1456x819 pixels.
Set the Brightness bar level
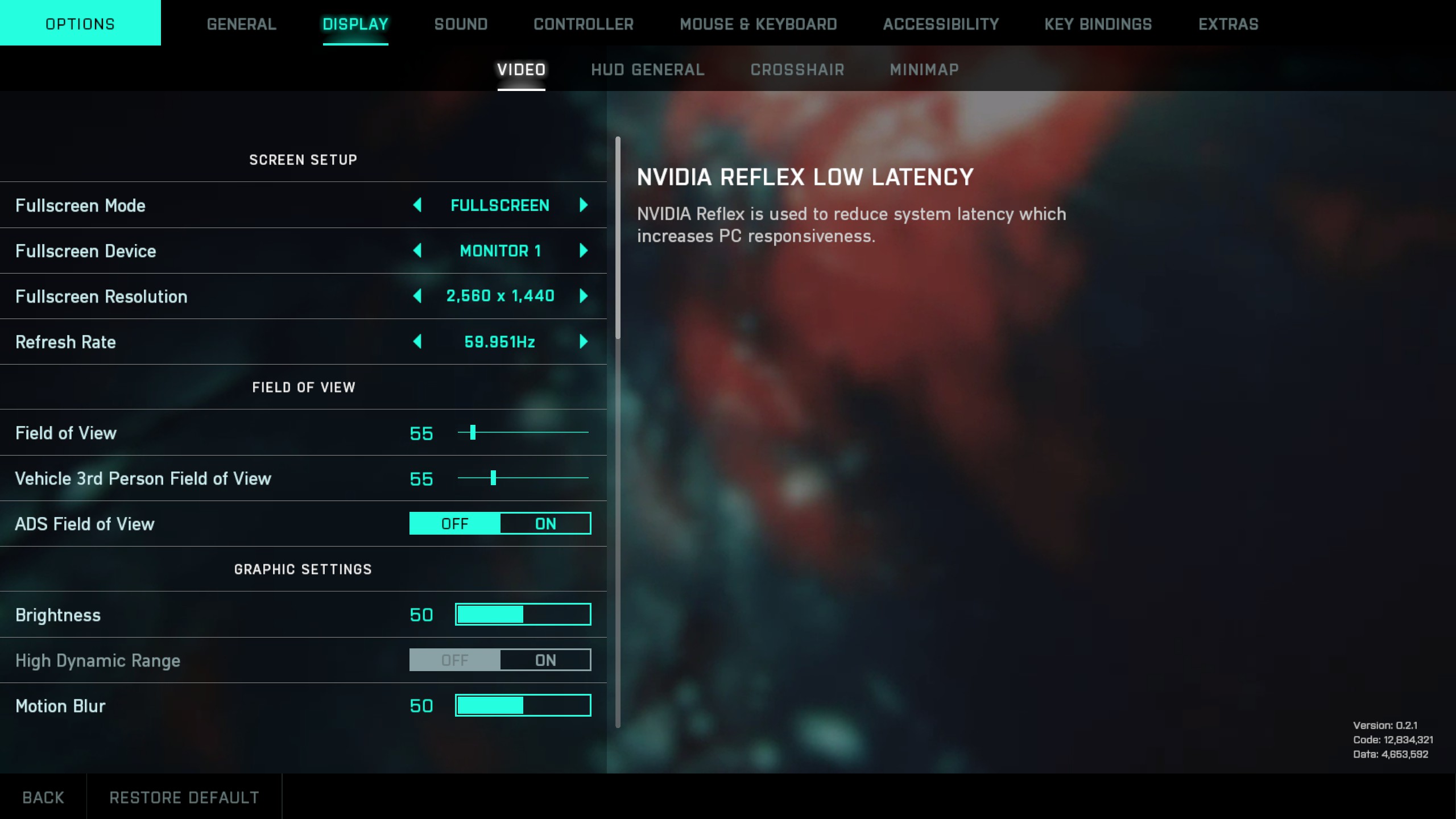click(523, 614)
